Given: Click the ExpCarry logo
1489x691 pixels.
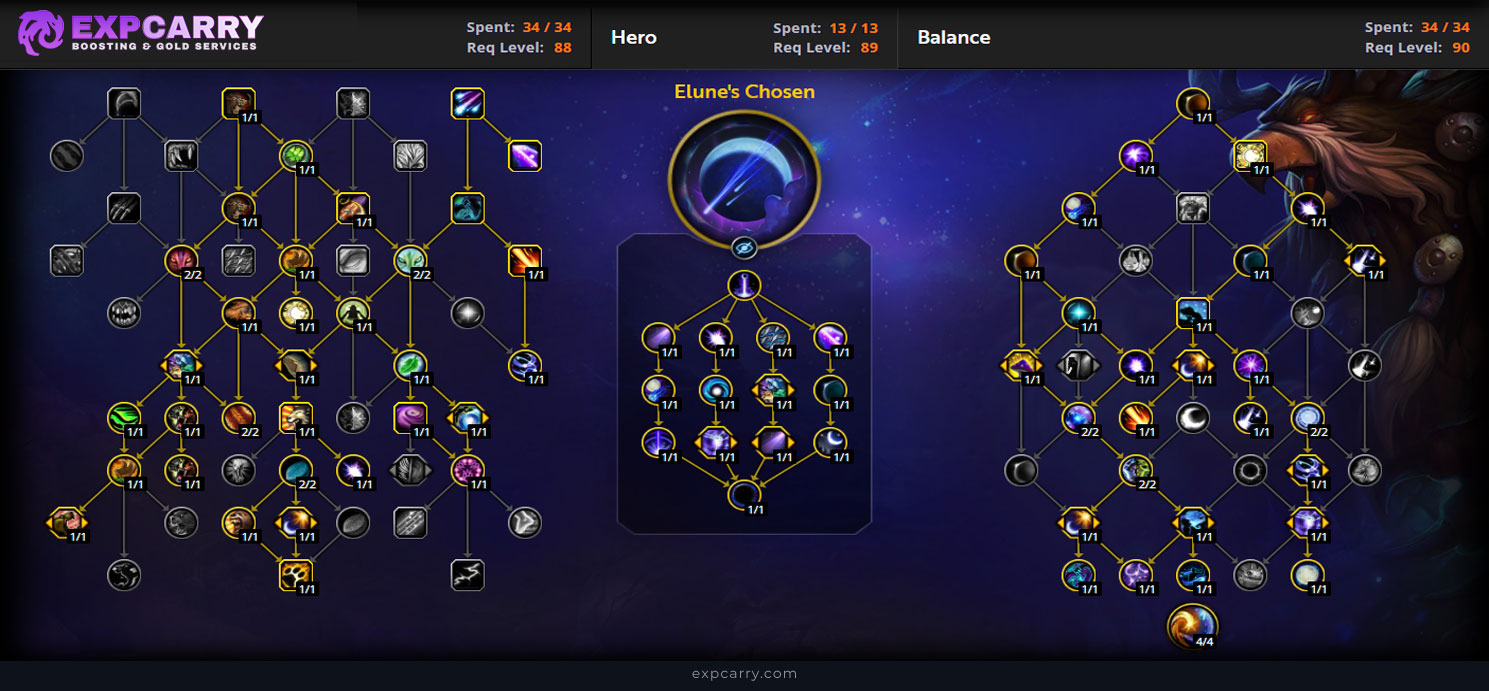Looking at the screenshot, I should click(140, 33).
